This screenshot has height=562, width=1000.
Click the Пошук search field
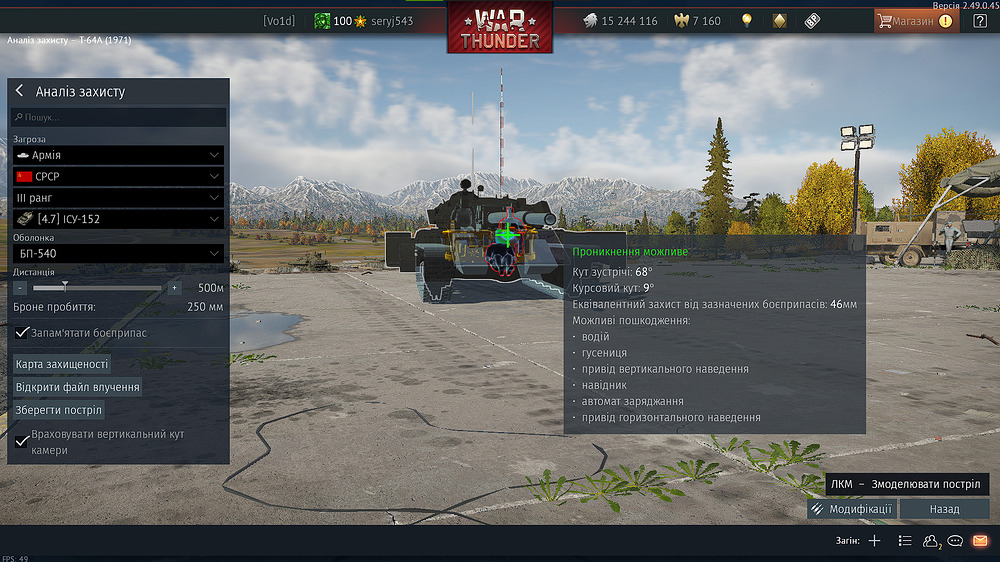click(x=118, y=118)
